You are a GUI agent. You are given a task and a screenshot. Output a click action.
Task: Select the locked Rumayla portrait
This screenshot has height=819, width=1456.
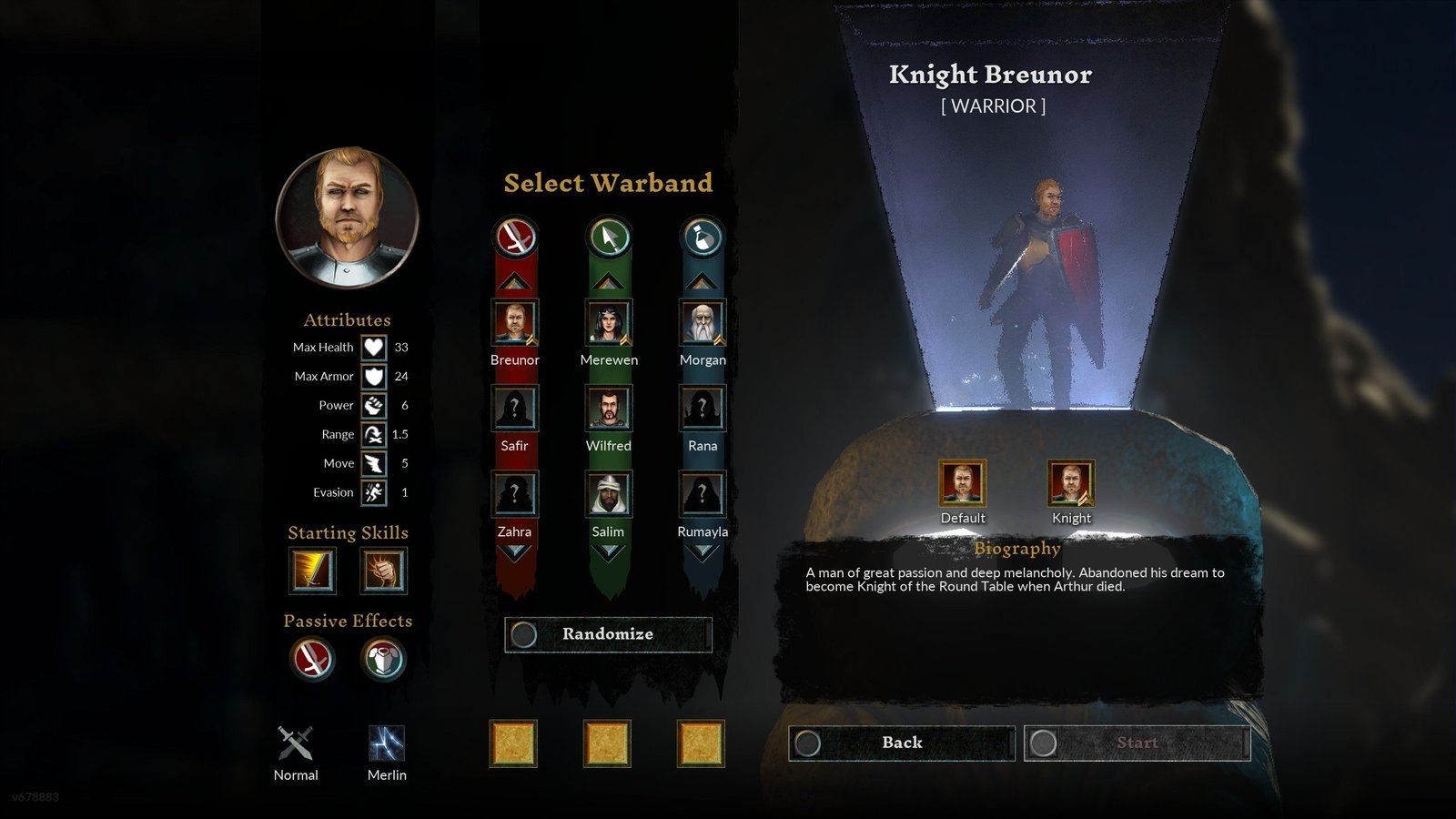pos(703,494)
